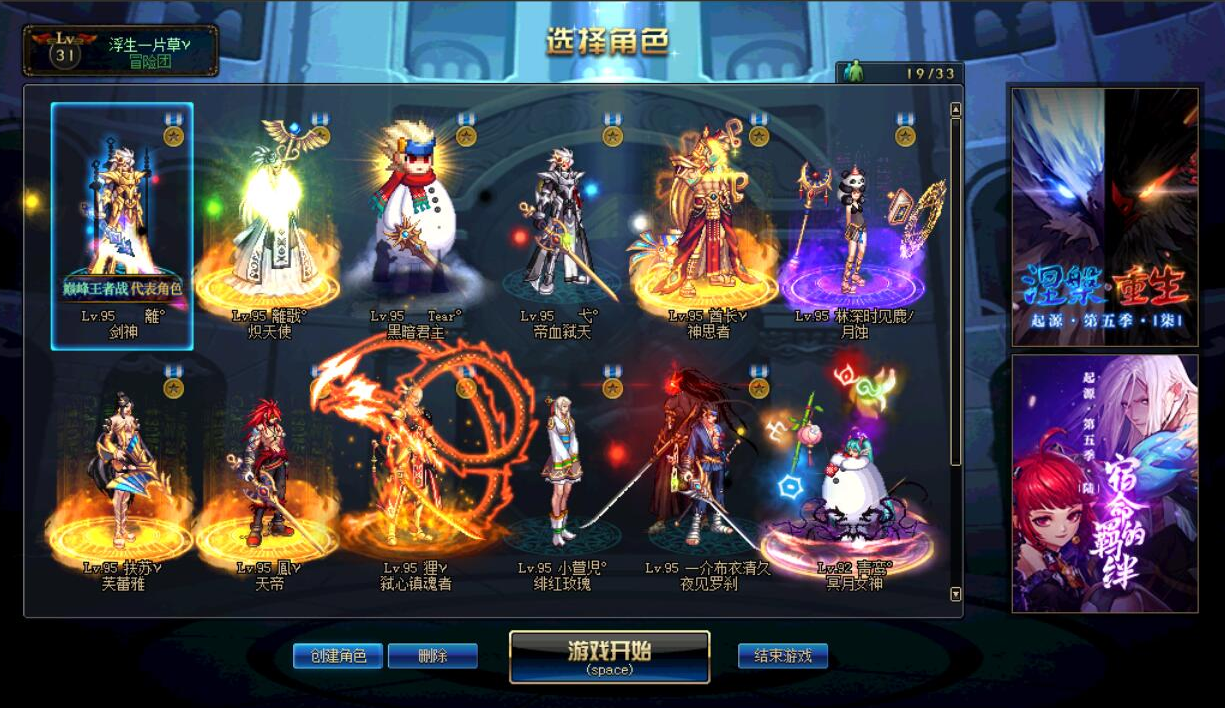Pick the 夜见罗刹 character
This screenshot has height=708, width=1225.
[707, 478]
